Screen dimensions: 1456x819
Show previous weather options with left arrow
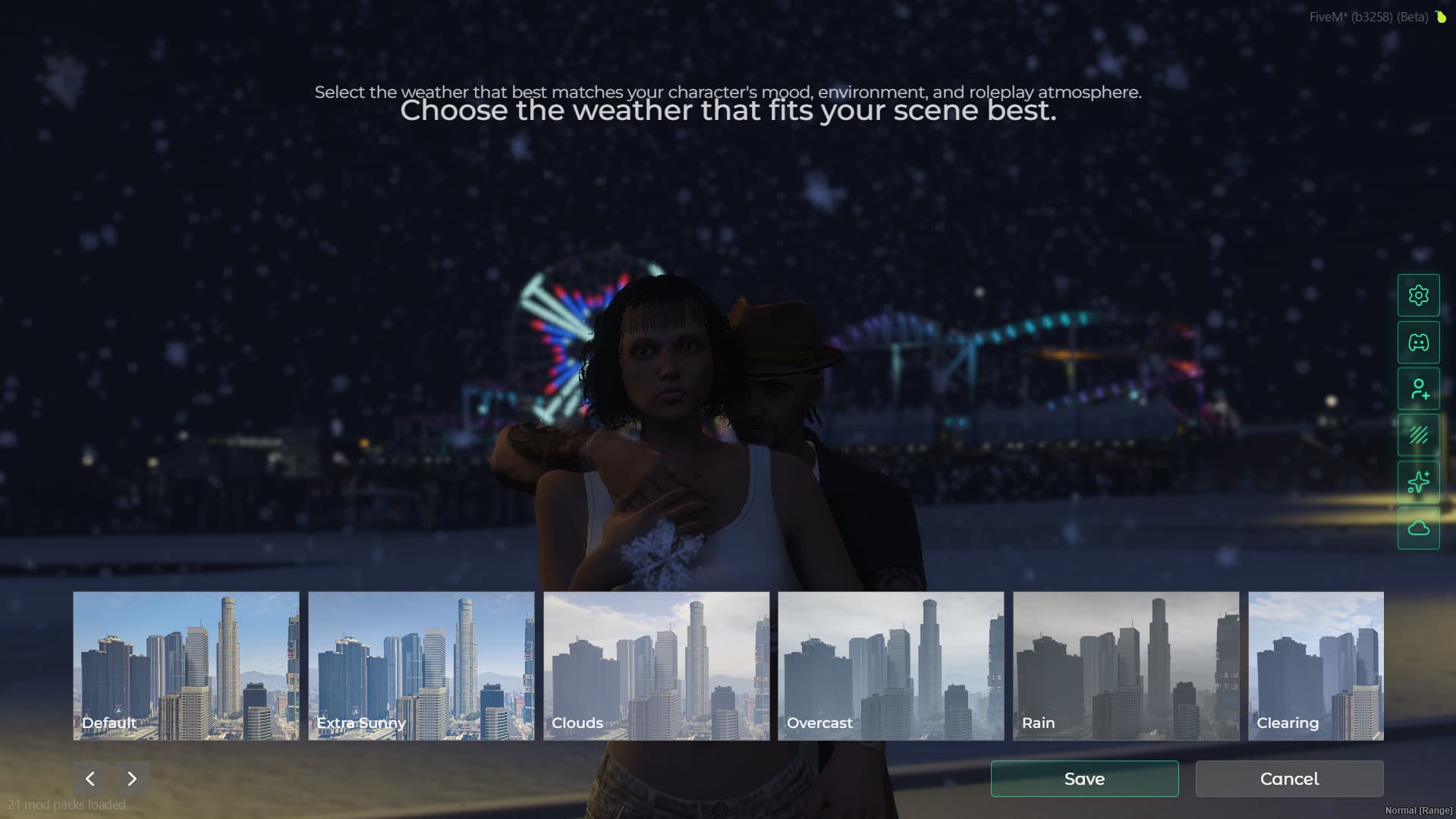tap(90, 779)
